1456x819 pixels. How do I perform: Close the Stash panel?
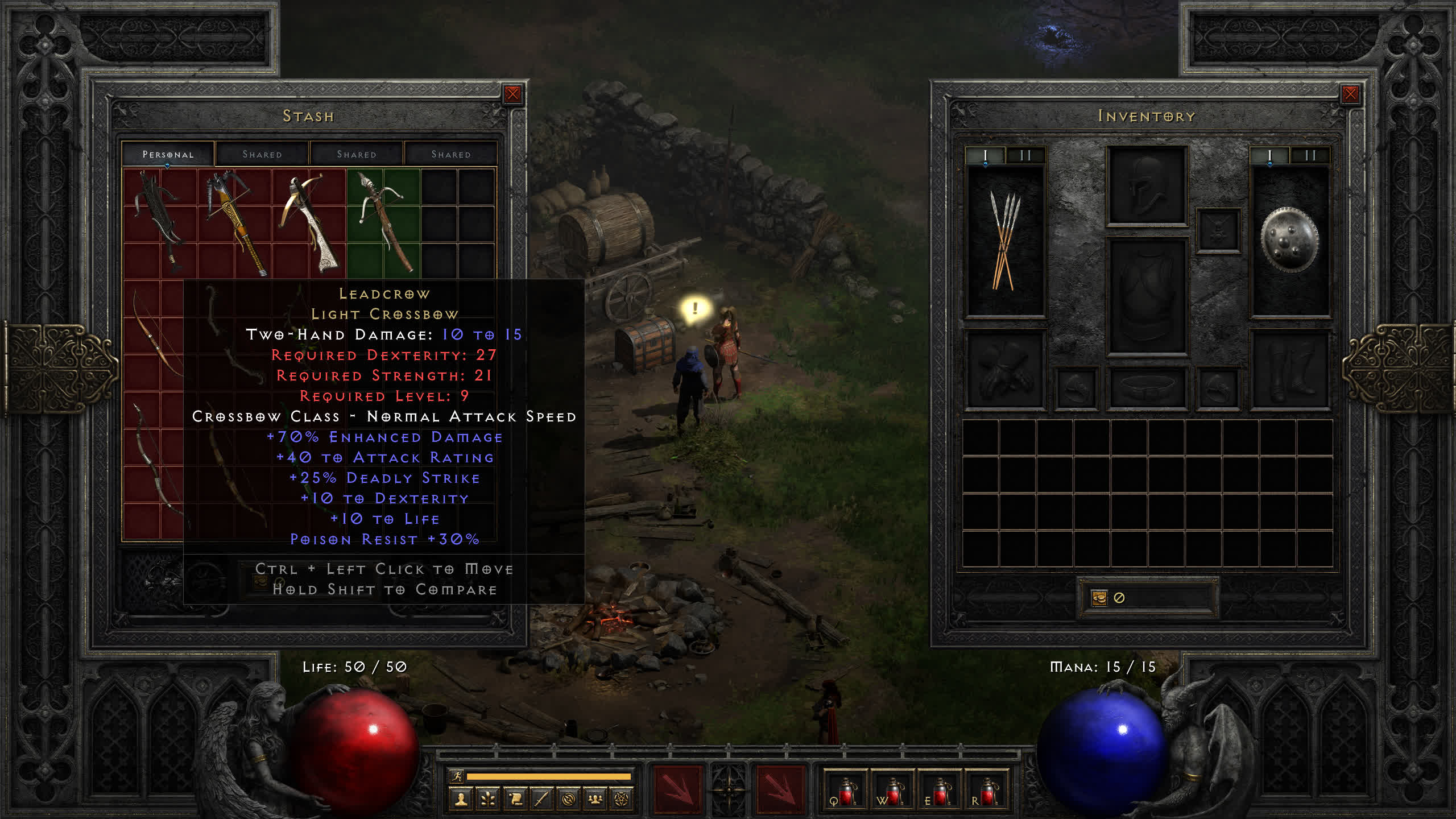pyautogui.click(x=512, y=94)
